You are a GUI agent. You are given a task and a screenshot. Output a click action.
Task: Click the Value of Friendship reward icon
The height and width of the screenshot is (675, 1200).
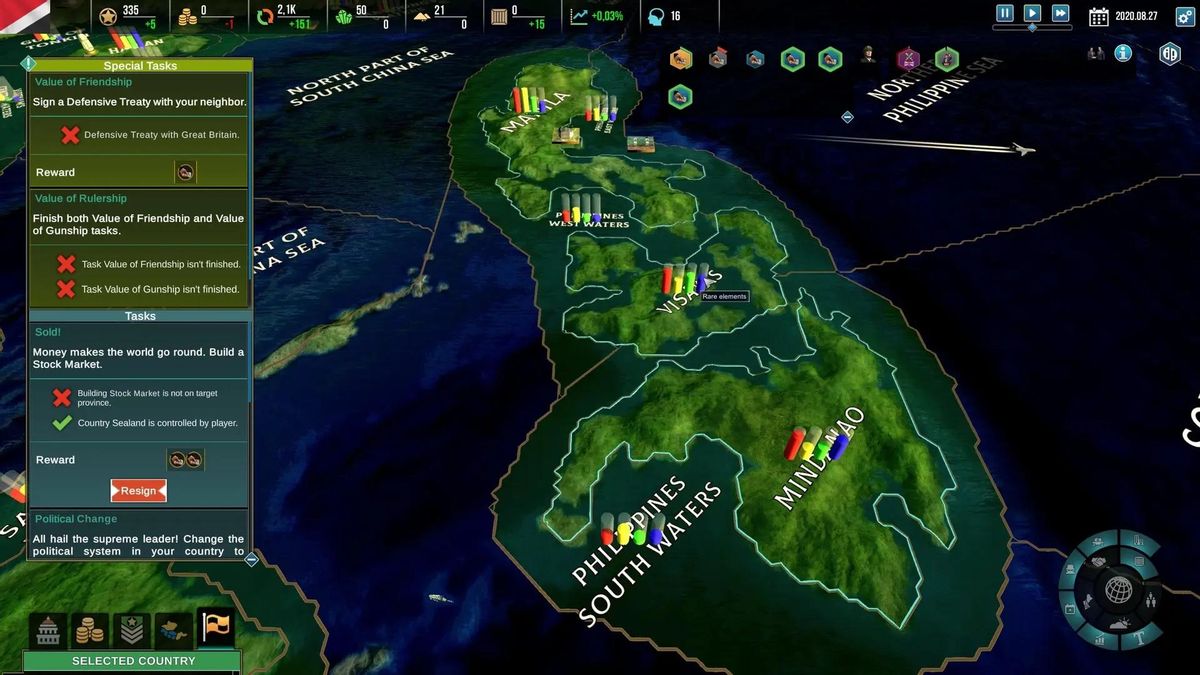[x=185, y=173]
